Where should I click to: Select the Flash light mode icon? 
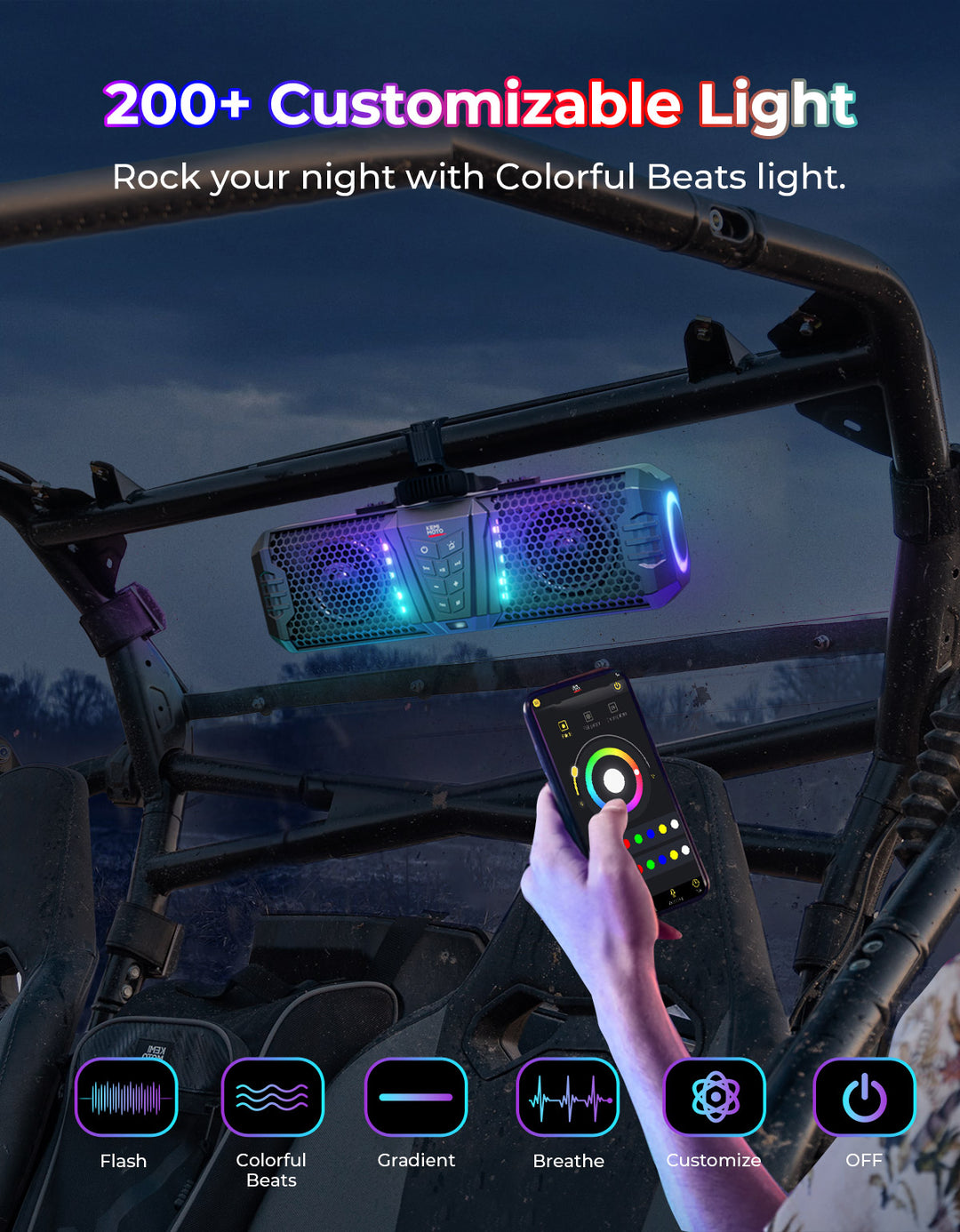point(126,1098)
